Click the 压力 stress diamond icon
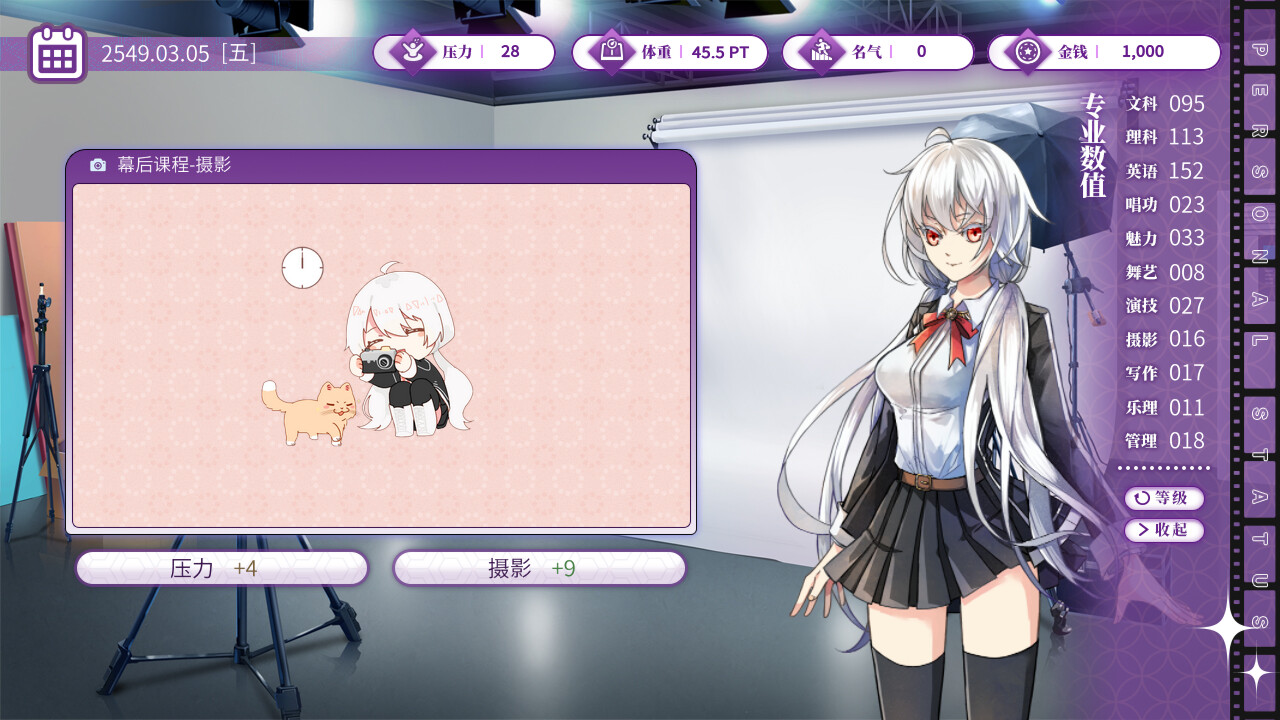Viewport: 1280px width, 720px height. (411, 52)
